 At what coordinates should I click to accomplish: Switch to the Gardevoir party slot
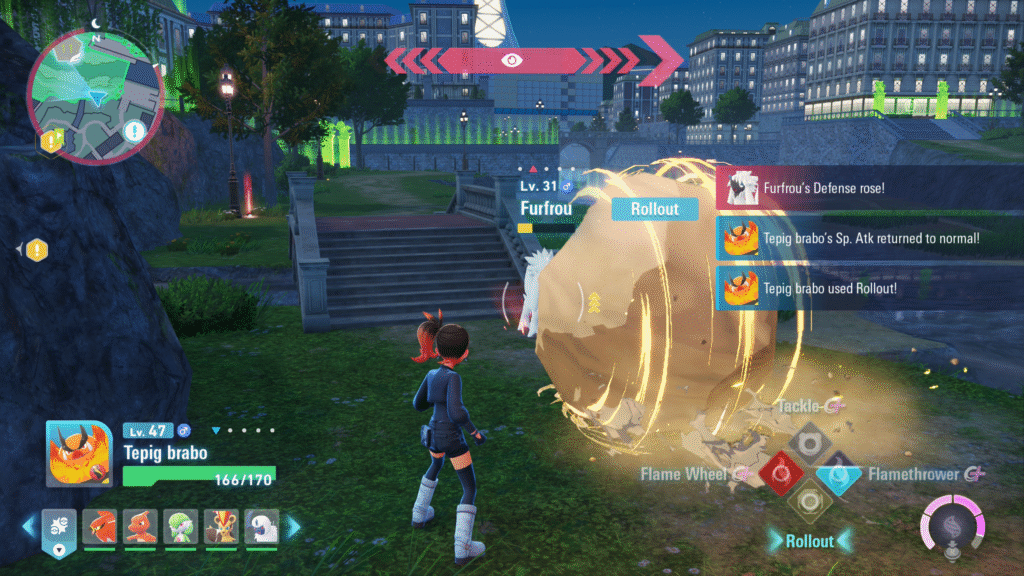pyautogui.click(x=181, y=524)
